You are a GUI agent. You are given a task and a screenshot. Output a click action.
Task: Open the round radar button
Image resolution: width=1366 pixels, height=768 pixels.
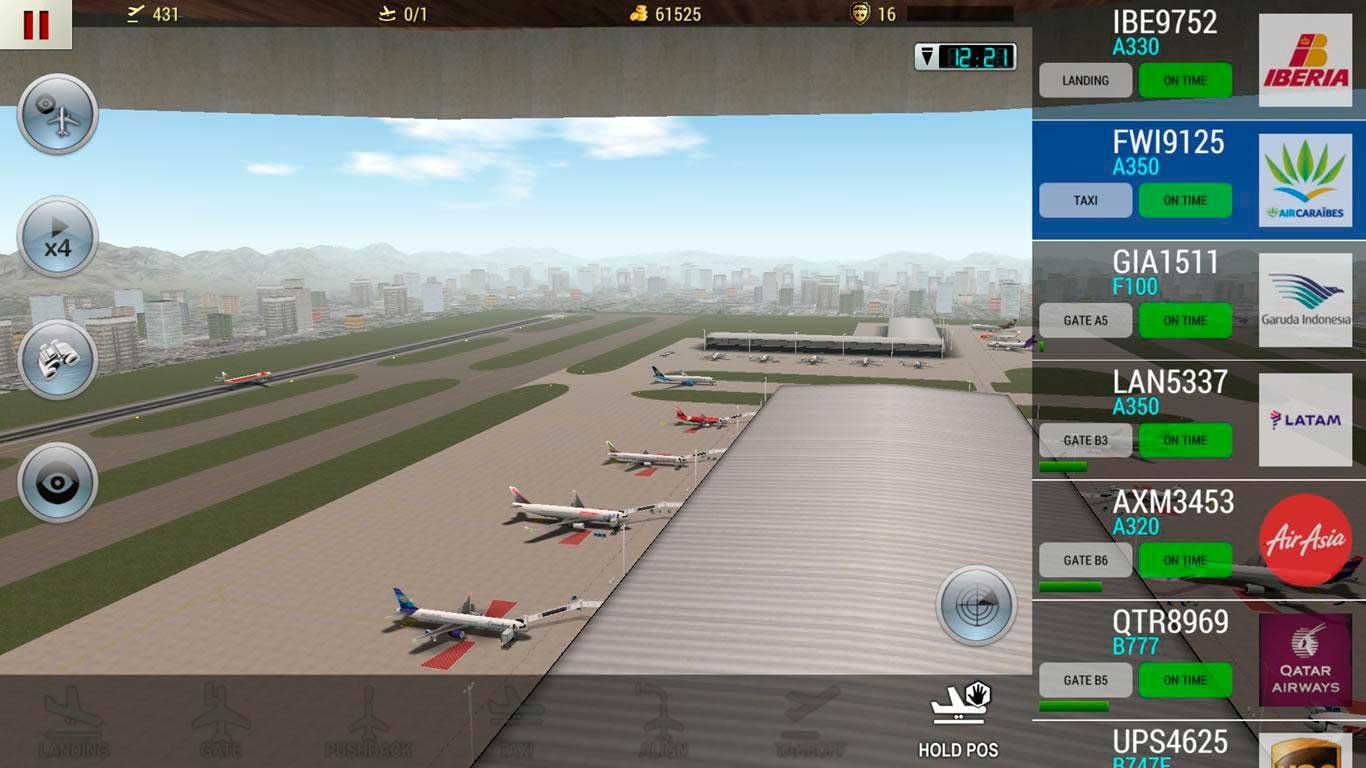tap(976, 605)
